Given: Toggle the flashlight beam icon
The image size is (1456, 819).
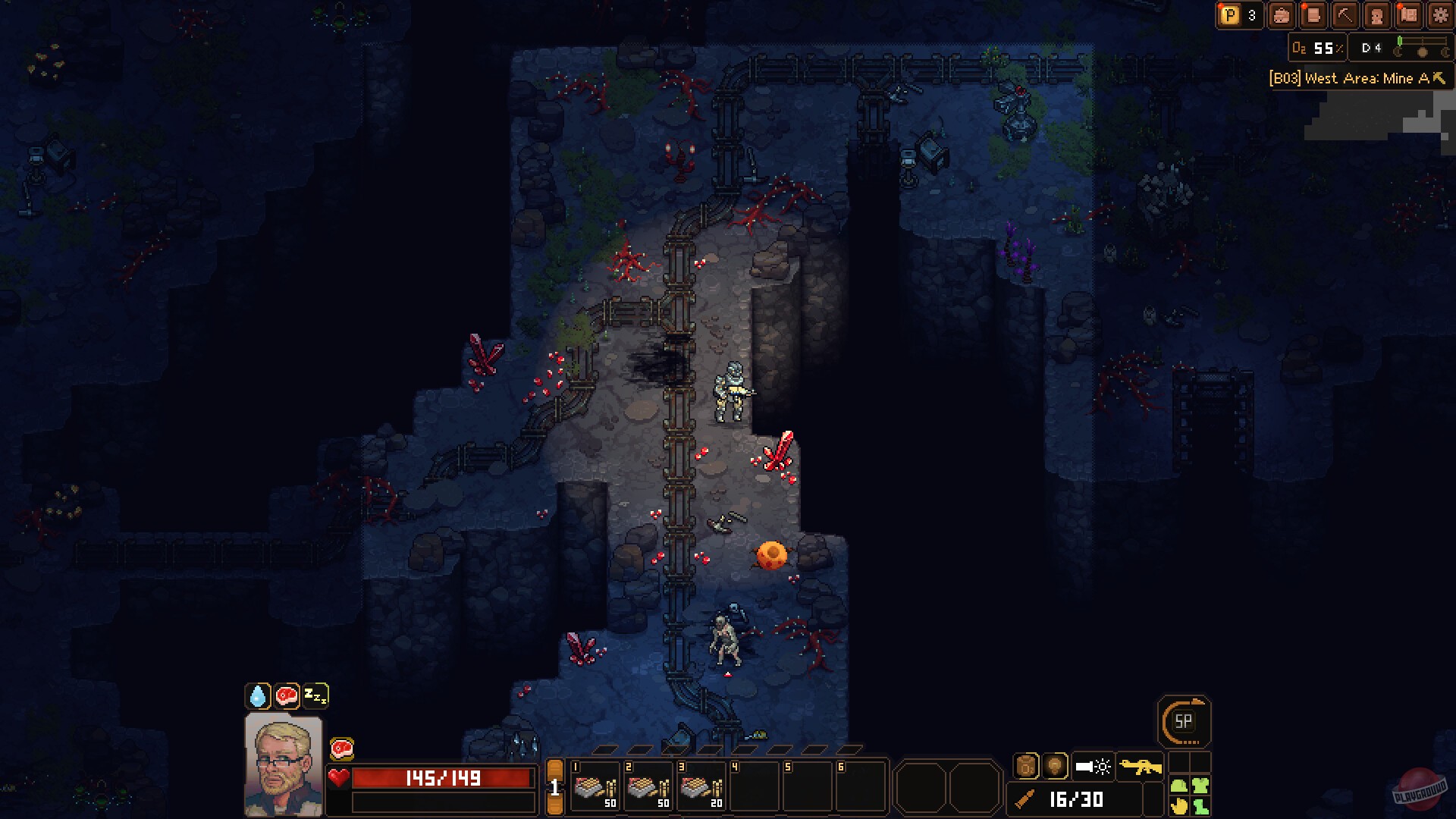Looking at the screenshot, I should pyautogui.click(x=1093, y=766).
